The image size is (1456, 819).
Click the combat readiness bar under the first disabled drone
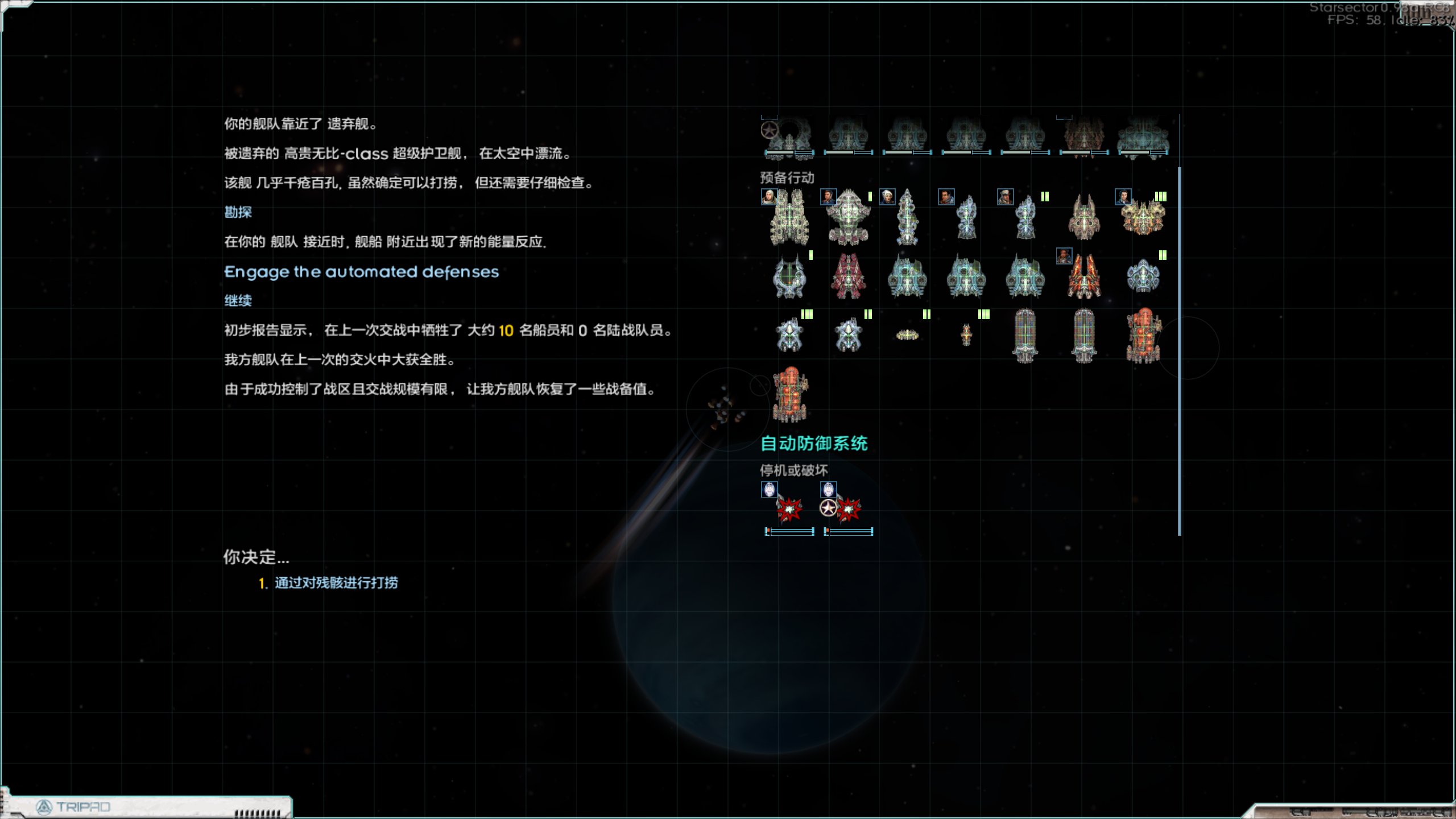coord(789,531)
